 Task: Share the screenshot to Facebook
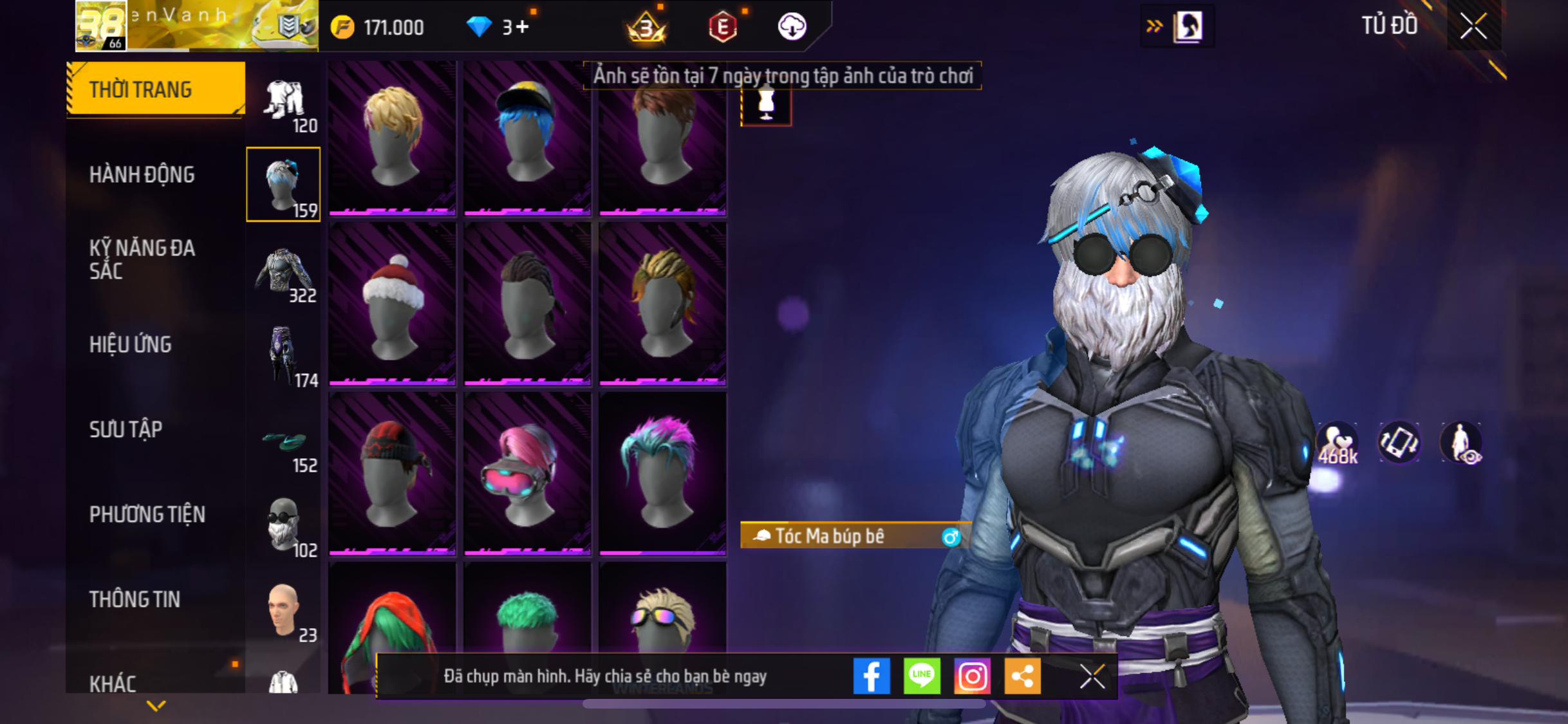pyautogui.click(x=872, y=676)
